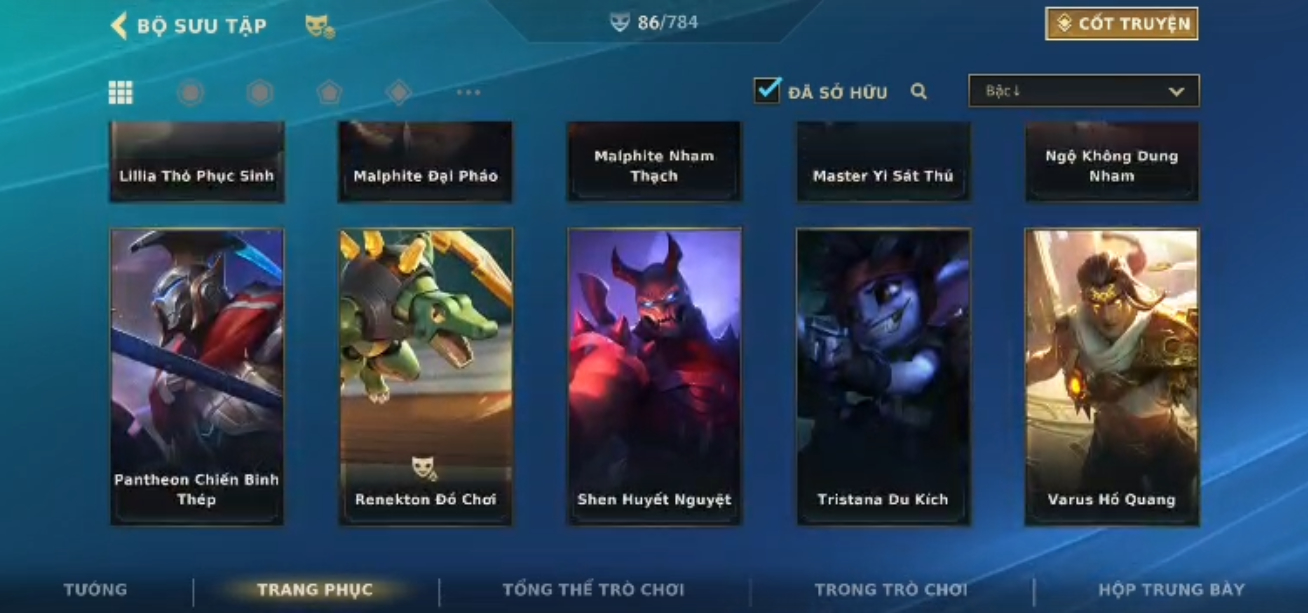Image resolution: width=1308 pixels, height=613 pixels.
Task: Switch to the Tướng tab
Action: point(96,590)
